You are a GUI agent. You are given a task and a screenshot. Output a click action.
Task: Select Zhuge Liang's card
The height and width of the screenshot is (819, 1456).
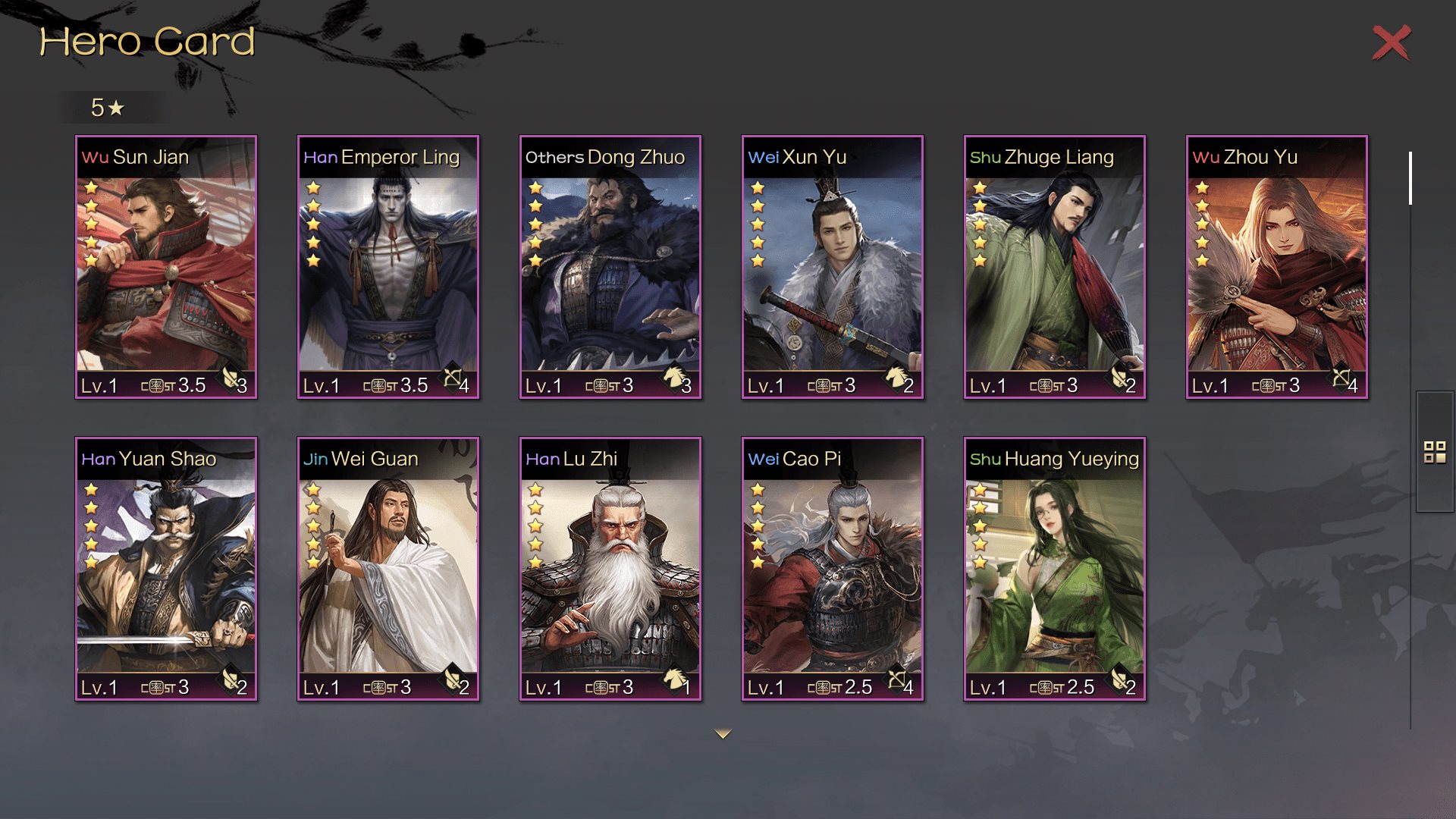coord(1055,267)
